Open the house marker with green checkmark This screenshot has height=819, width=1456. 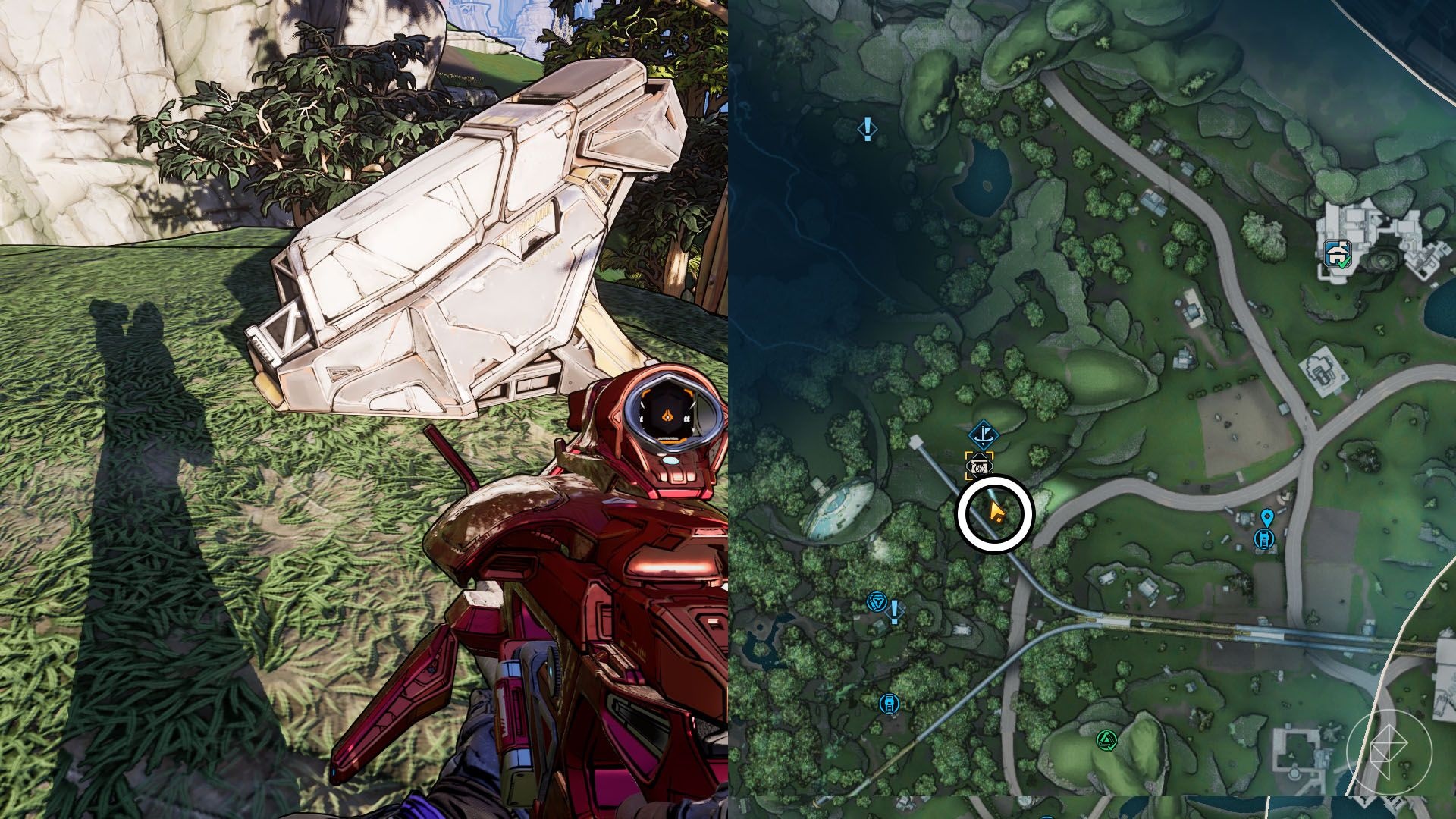point(1337,254)
